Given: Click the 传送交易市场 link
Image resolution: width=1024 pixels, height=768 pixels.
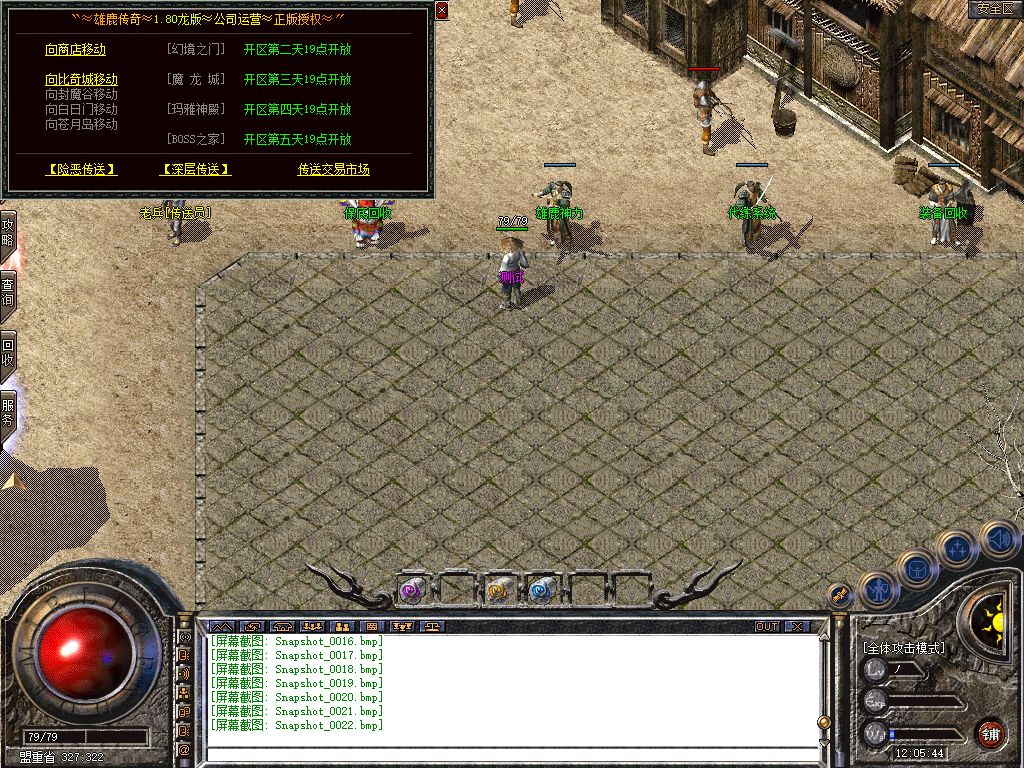Looking at the screenshot, I should (334, 170).
